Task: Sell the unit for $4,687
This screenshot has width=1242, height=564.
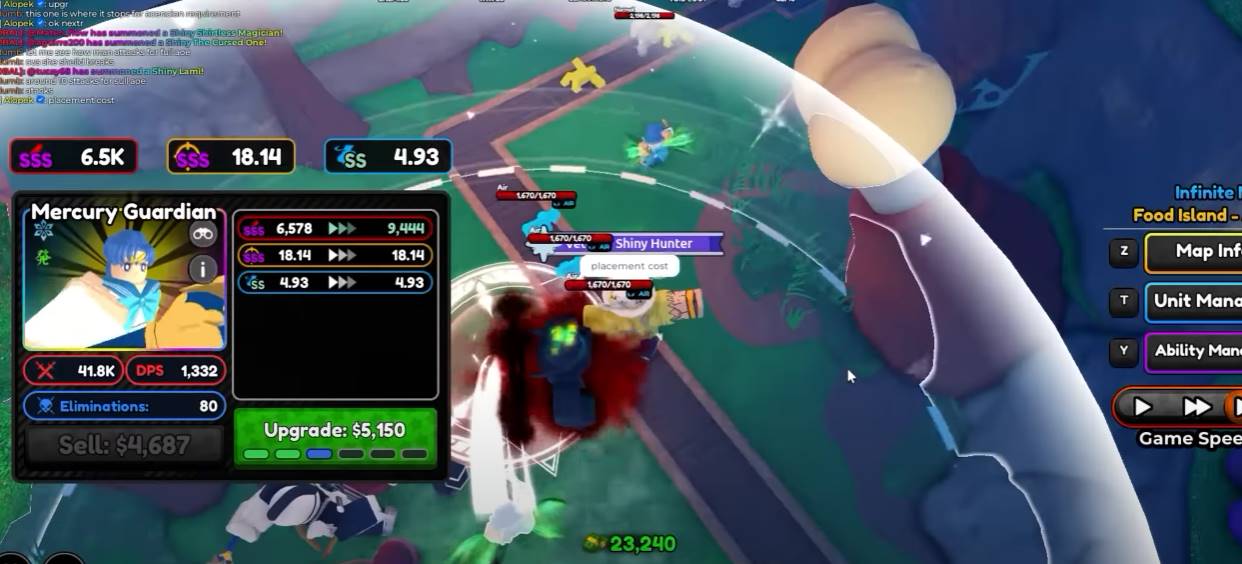Action: pos(125,444)
